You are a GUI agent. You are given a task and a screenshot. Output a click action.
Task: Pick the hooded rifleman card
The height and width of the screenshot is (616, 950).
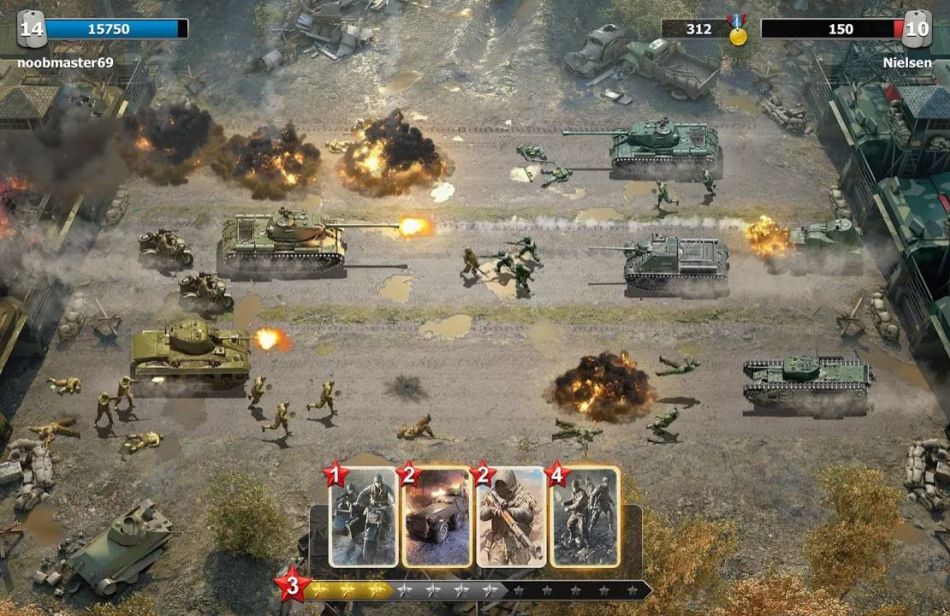pyautogui.click(x=510, y=516)
